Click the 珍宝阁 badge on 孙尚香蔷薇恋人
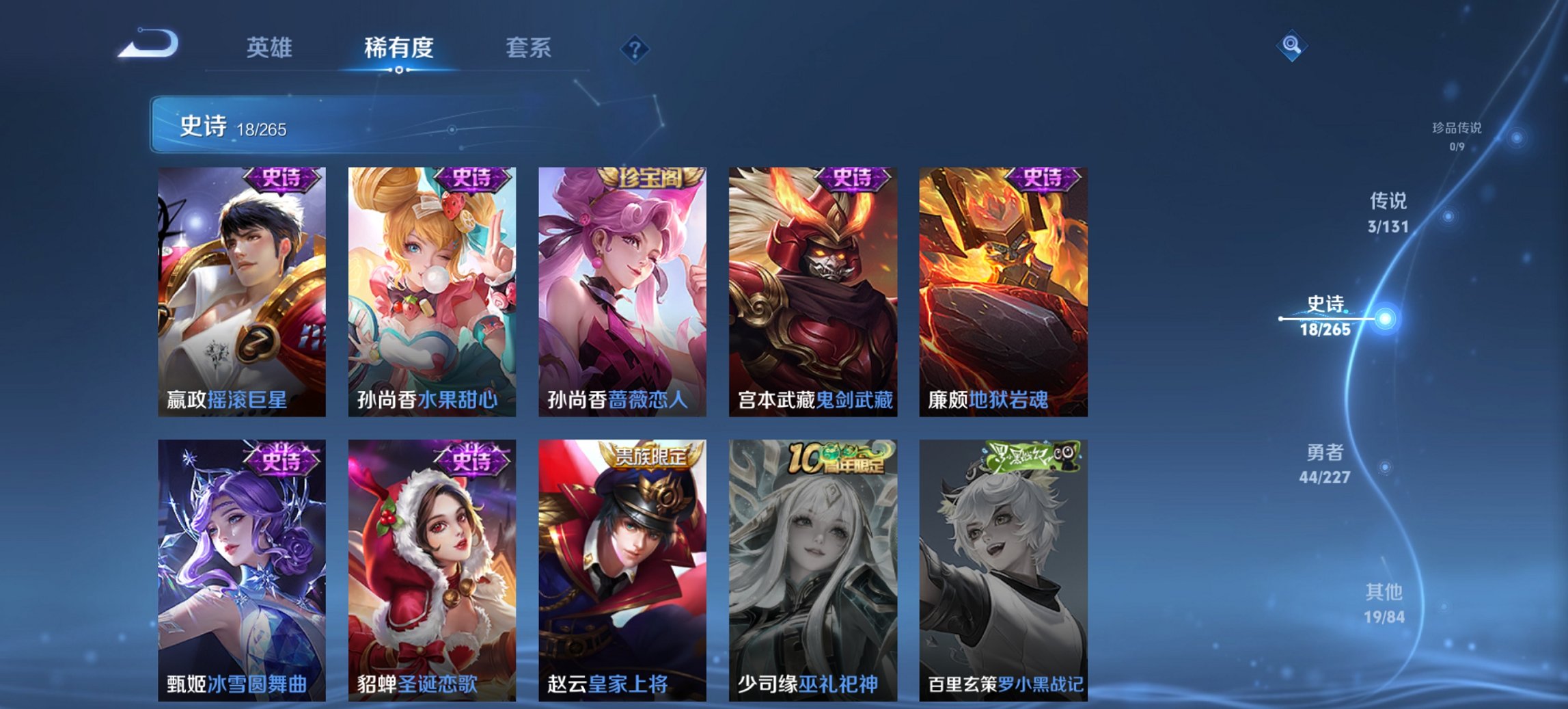The height and width of the screenshot is (709, 1568). [x=652, y=177]
